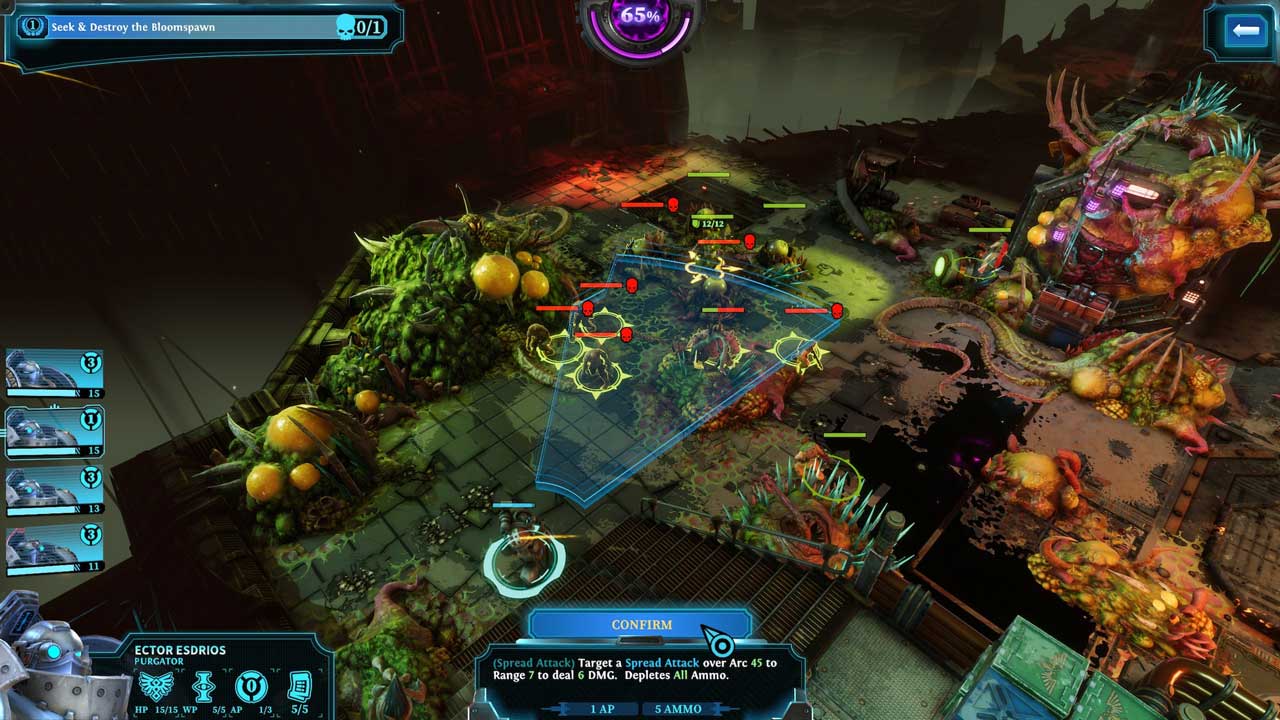Select the squad portrait with 3 AP and 15 HP

53,373
